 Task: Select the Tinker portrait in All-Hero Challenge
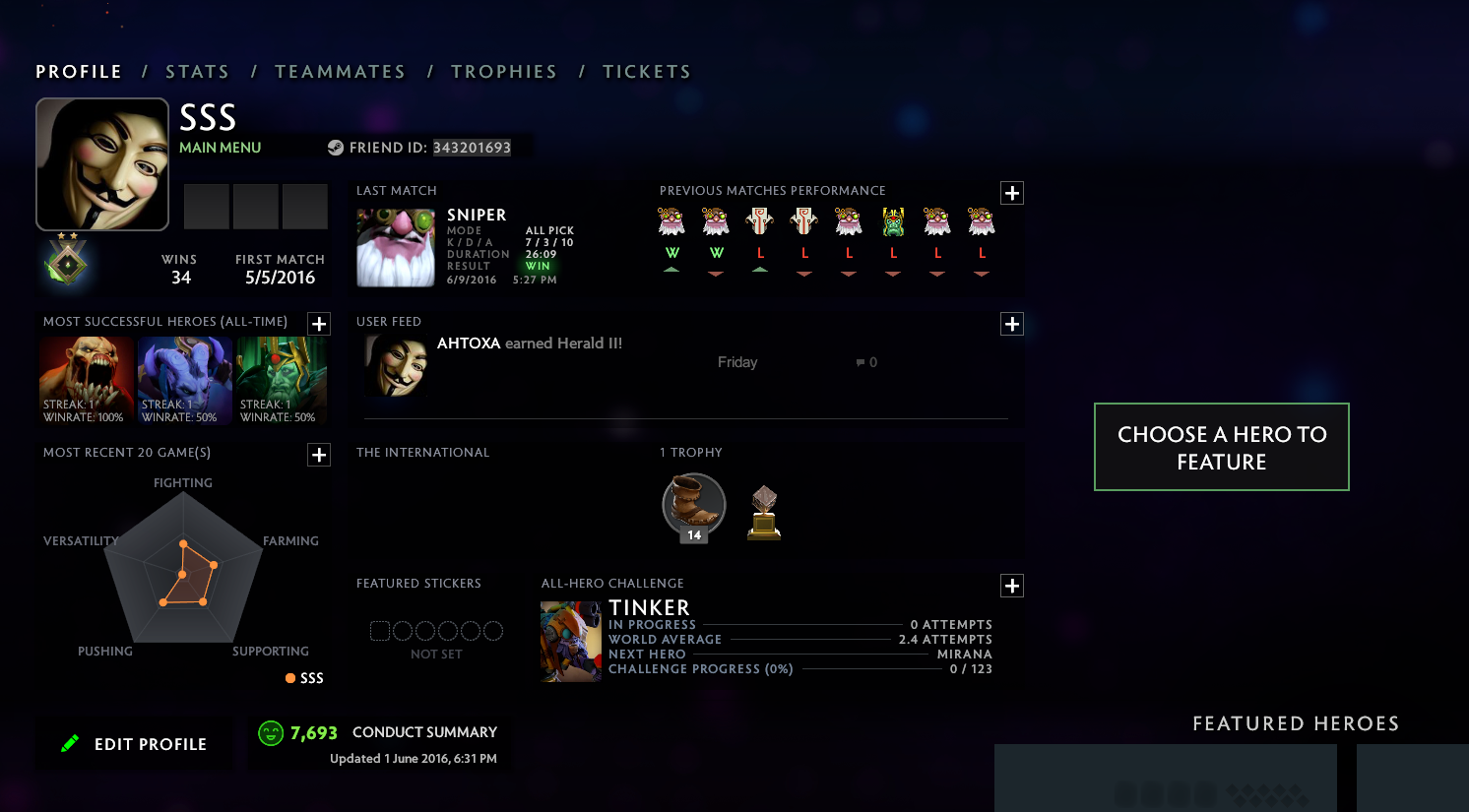[571, 641]
